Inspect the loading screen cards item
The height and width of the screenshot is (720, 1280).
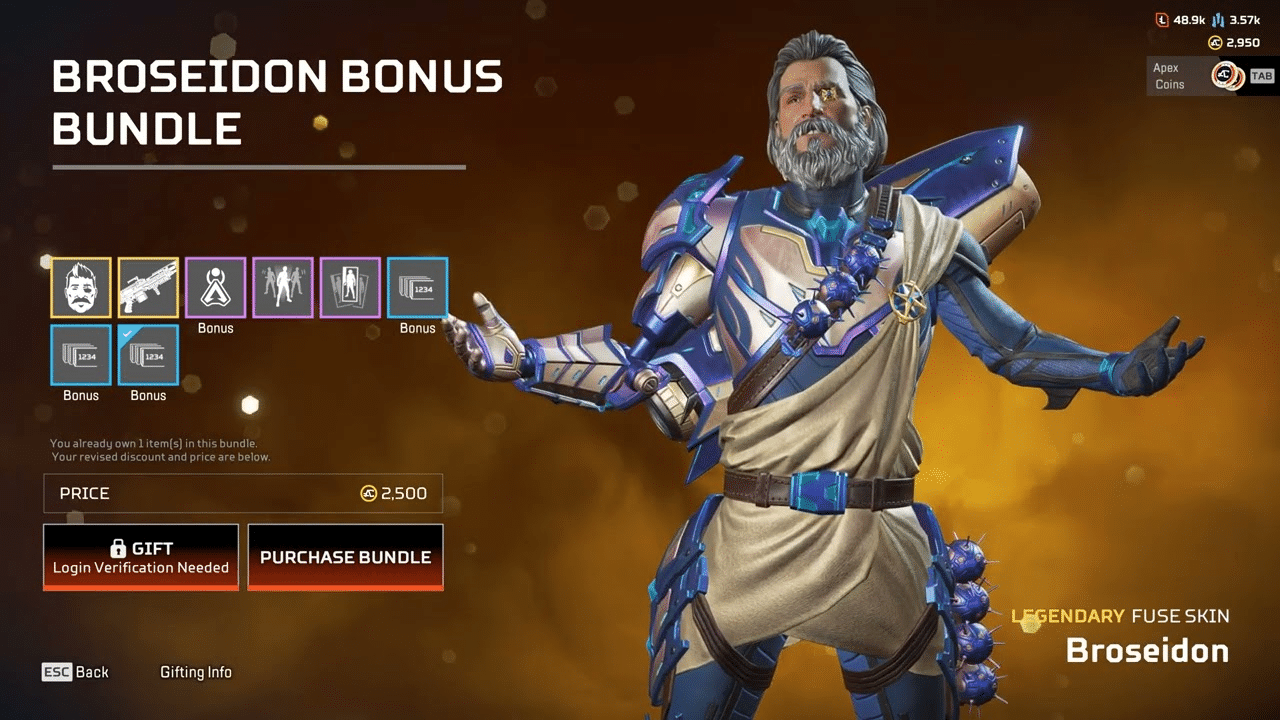pos(351,287)
